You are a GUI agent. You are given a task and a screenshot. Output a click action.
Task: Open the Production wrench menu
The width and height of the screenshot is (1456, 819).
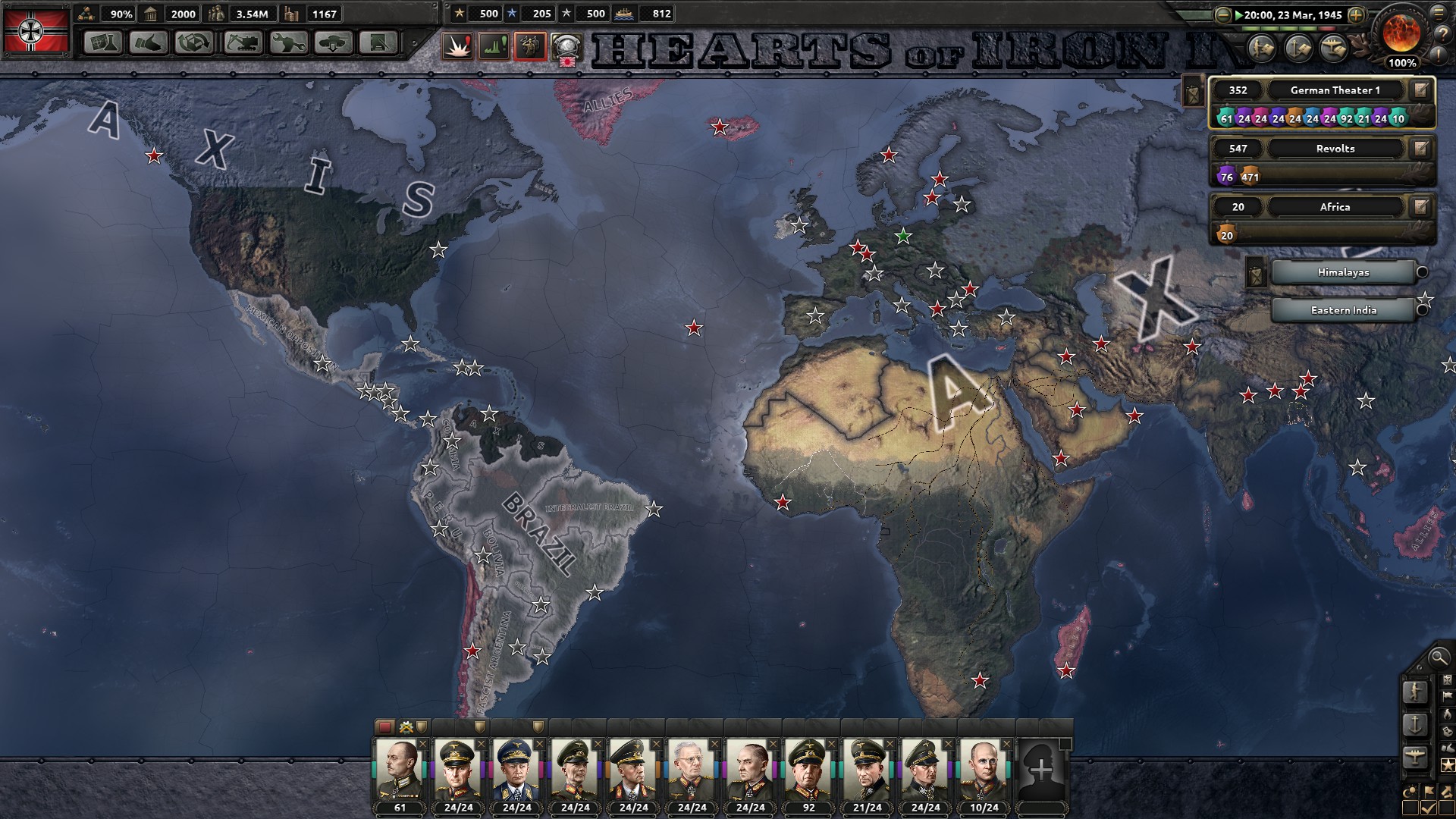(x=287, y=42)
